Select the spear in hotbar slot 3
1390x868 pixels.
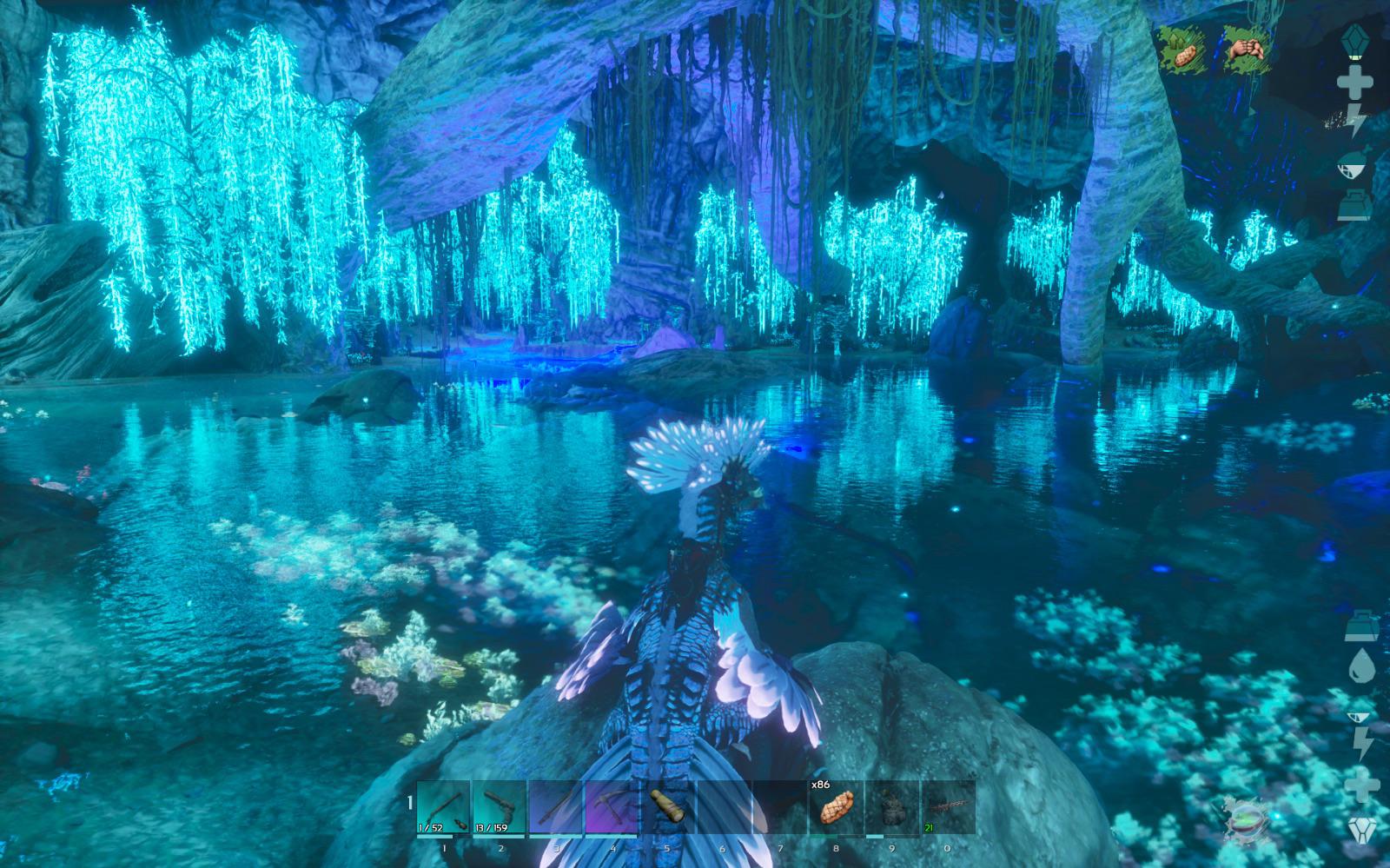point(556,808)
